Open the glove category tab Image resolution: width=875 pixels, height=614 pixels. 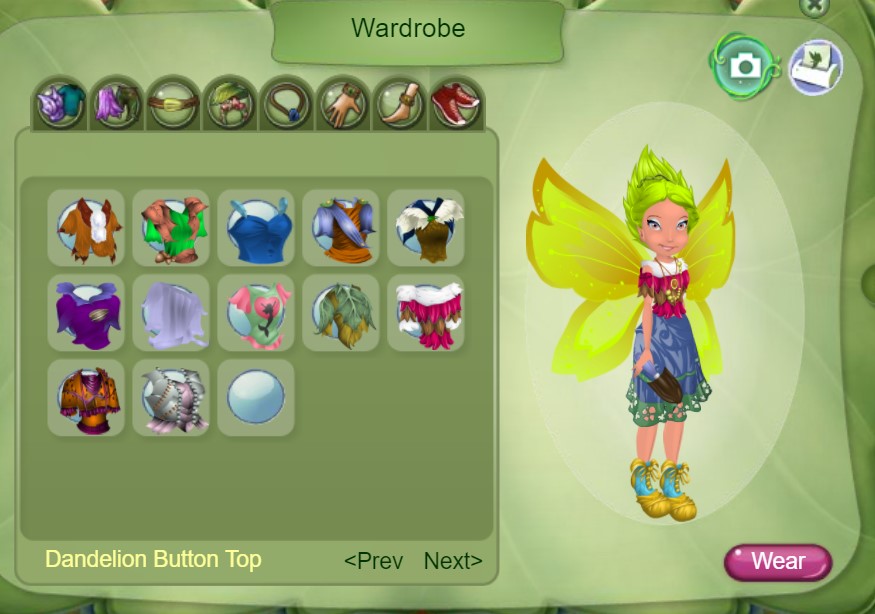[x=343, y=104]
